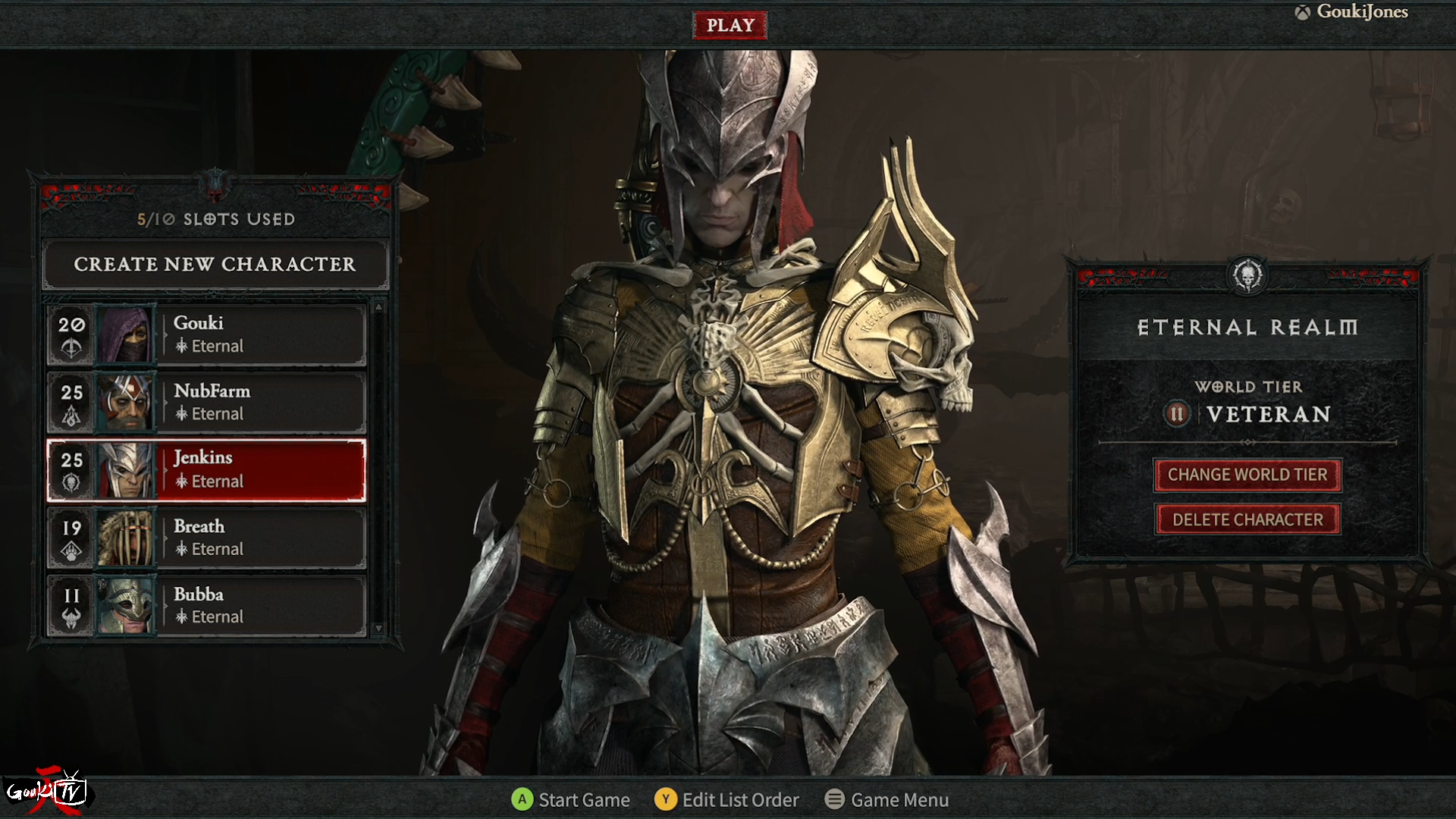Select the Bubba character entry

tap(206, 605)
